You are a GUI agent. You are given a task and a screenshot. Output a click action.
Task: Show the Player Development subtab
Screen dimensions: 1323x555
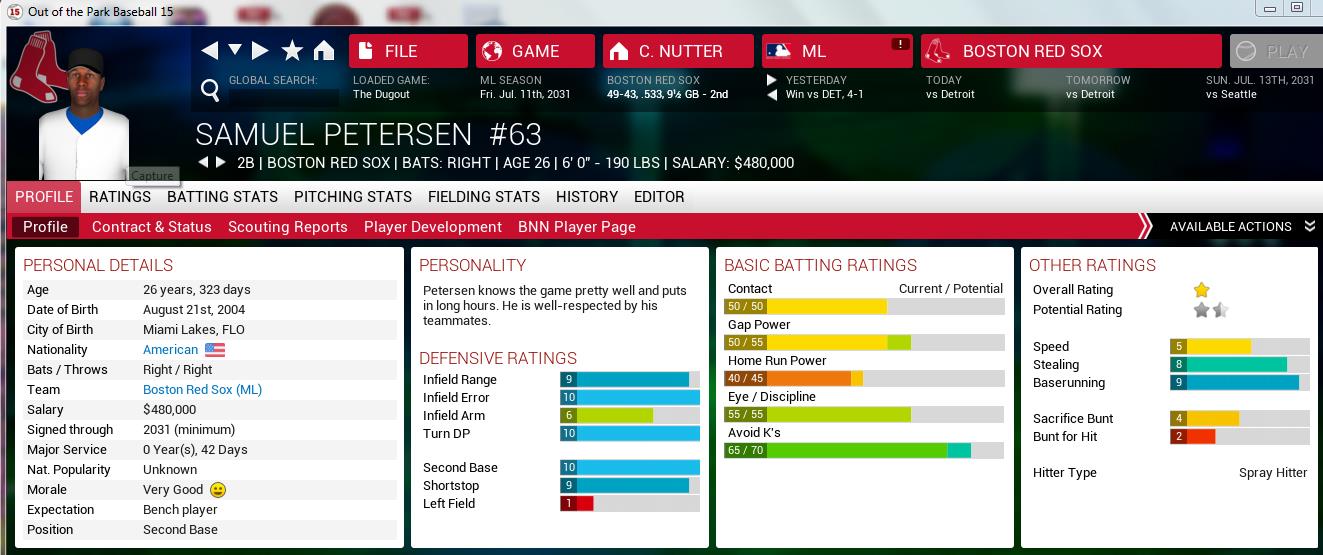[x=433, y=227]
